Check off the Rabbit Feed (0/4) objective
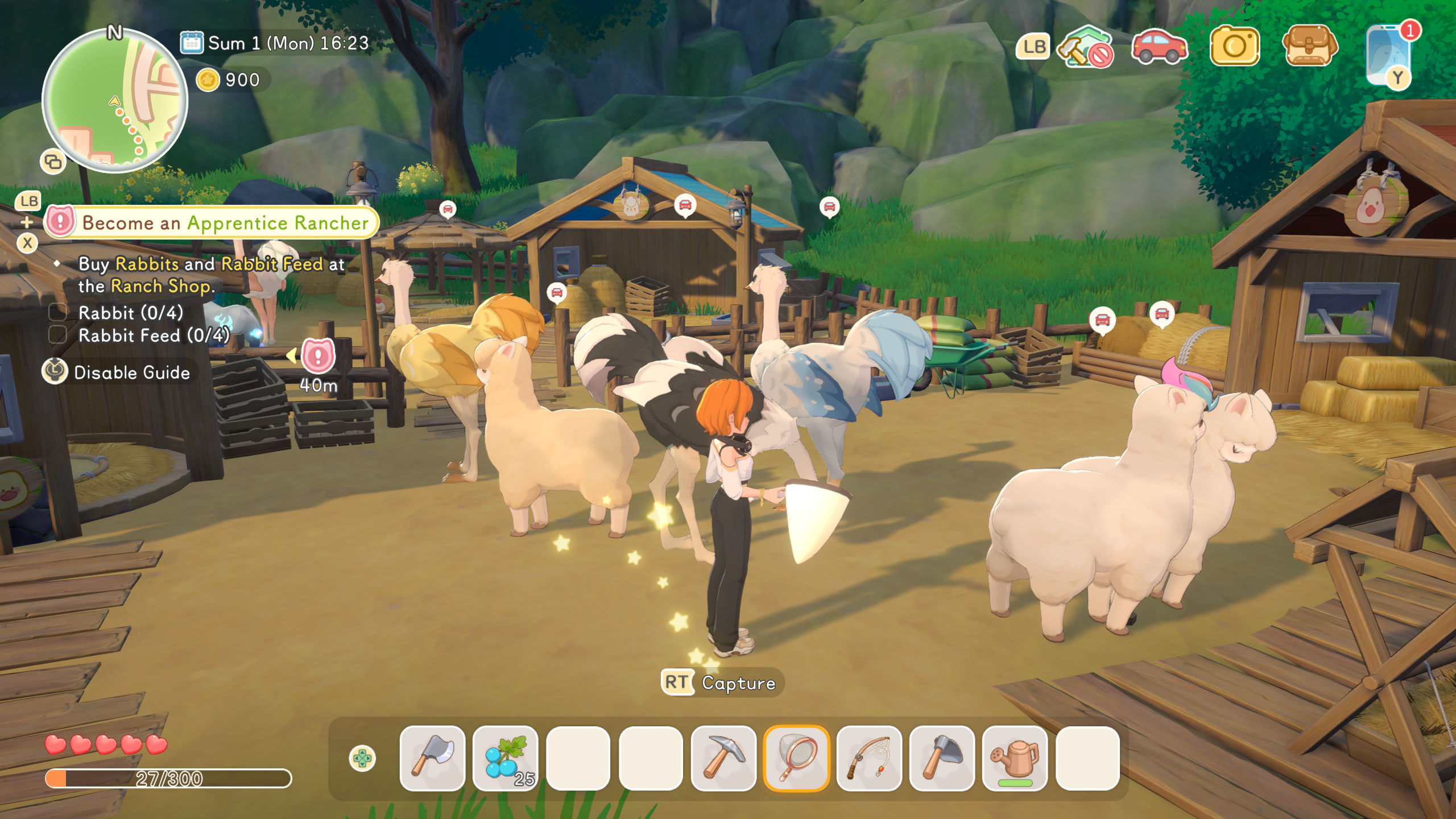Viewport: 1456px width, 819px height. tap(56, 336)
